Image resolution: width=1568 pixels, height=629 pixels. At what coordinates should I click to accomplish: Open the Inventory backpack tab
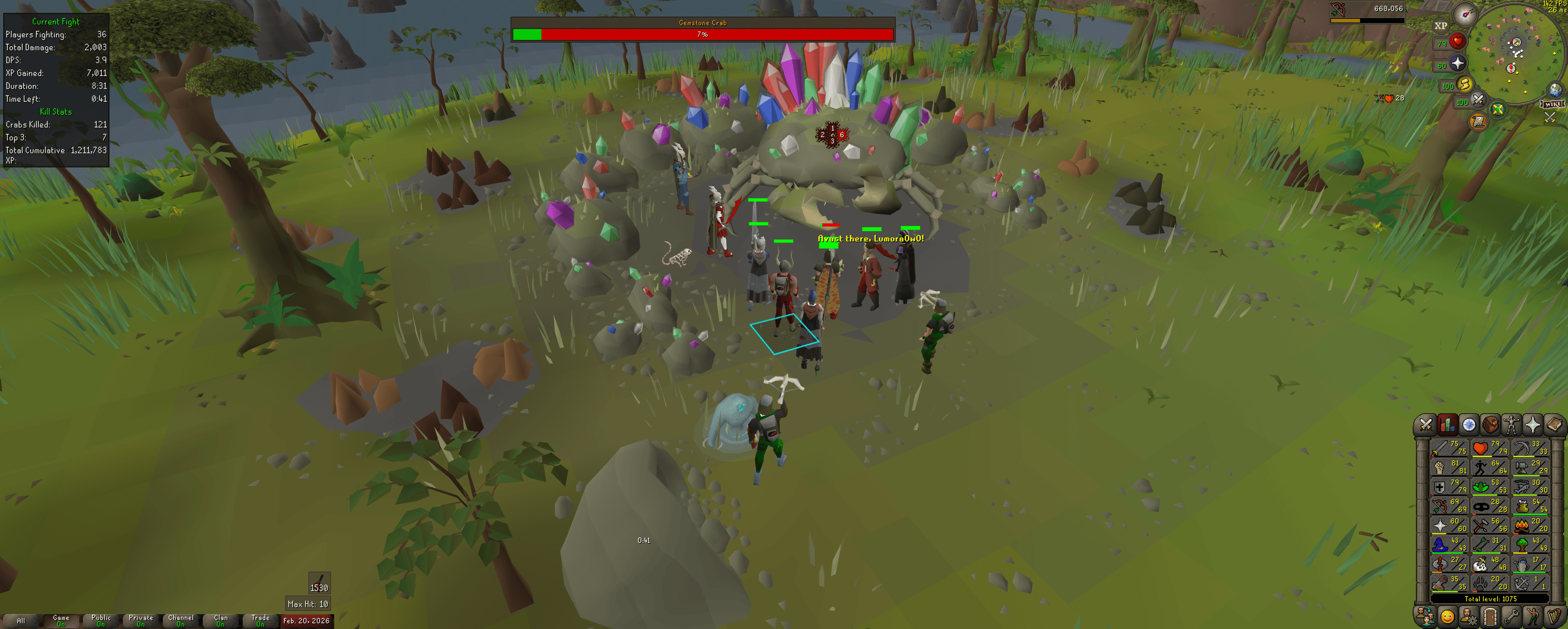coord(1490,423)
